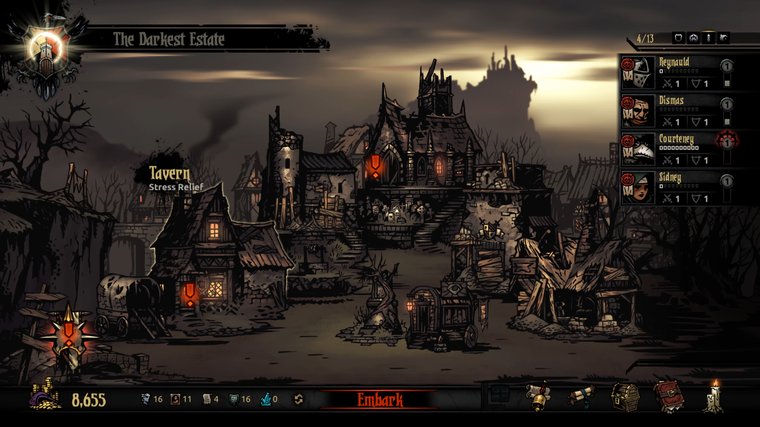Click the heirloom exchange arrows icon
Image resolution: width=760 pixels, height=427 pixels.
coord(298,400)
